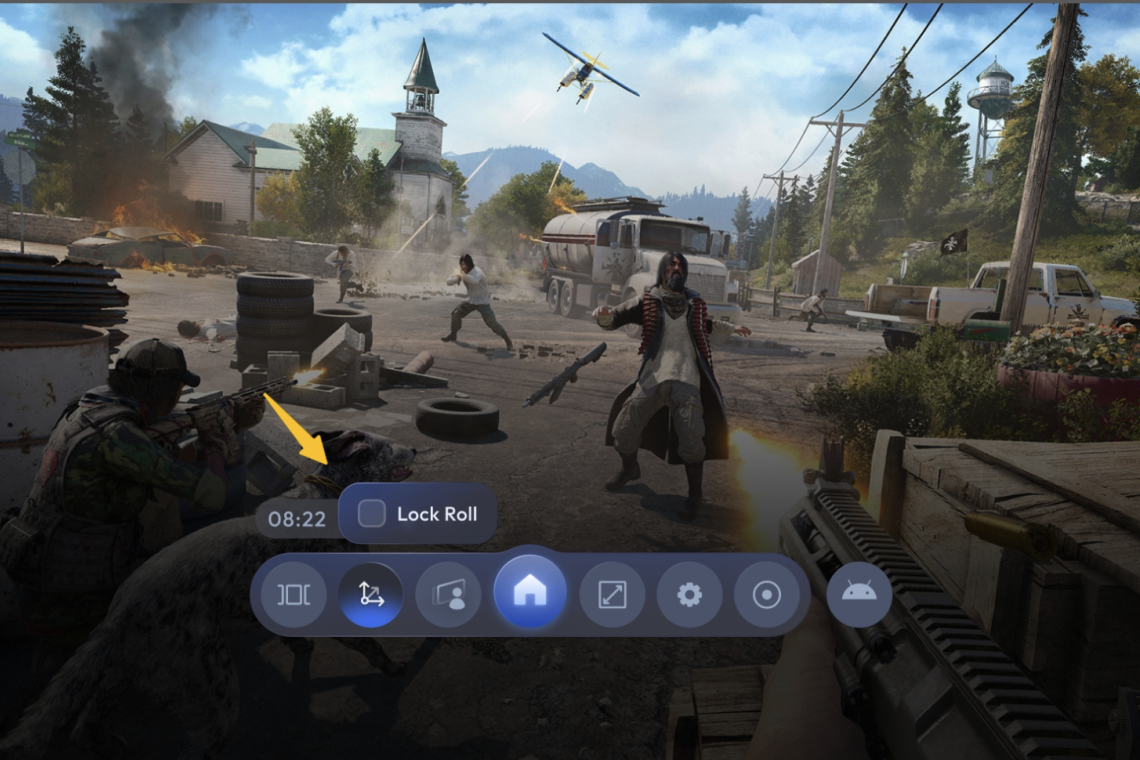This screenshot has height=760, width=1140.
Task: Click the curved screen layout icon
Action: coord(293,595)
